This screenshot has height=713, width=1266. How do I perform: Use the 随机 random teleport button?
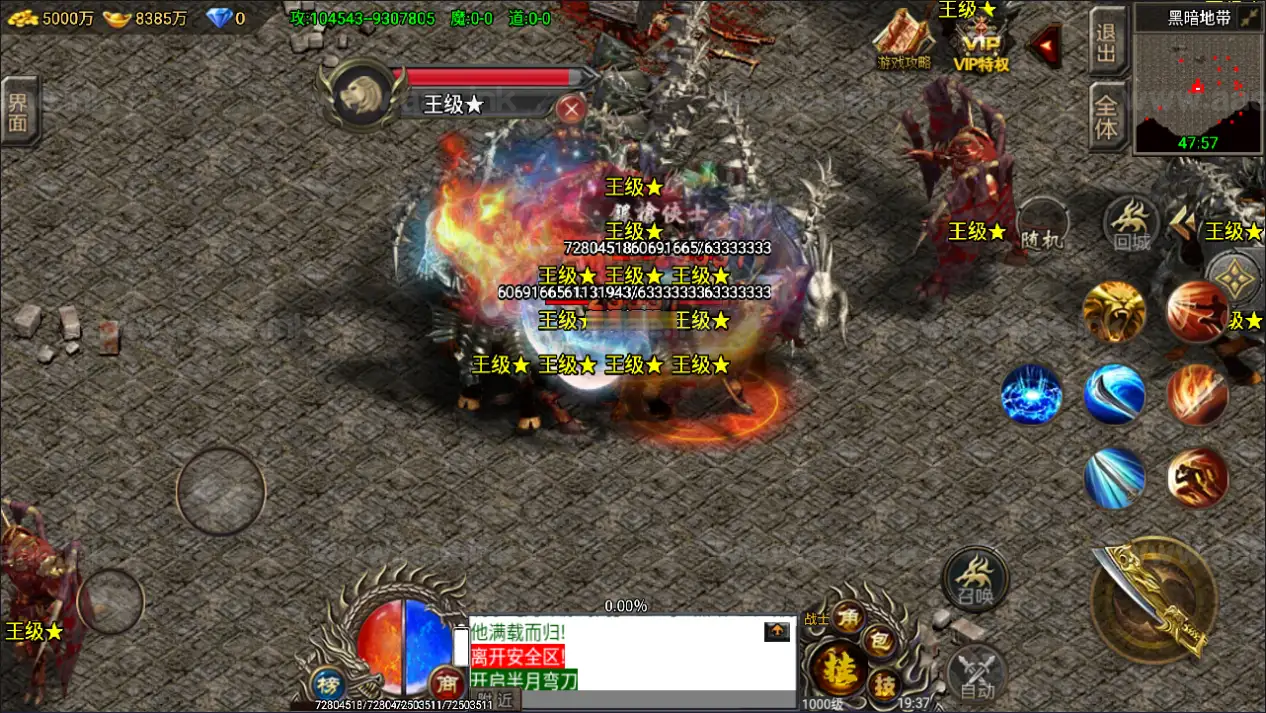[1042, 225]
